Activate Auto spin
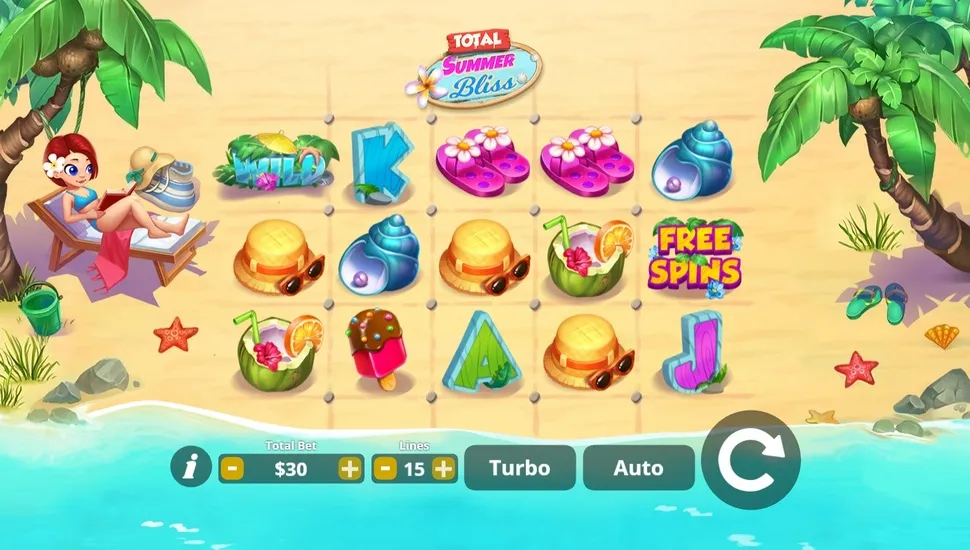The height and width of the screenshot is (550, 970). pos(638,468)
